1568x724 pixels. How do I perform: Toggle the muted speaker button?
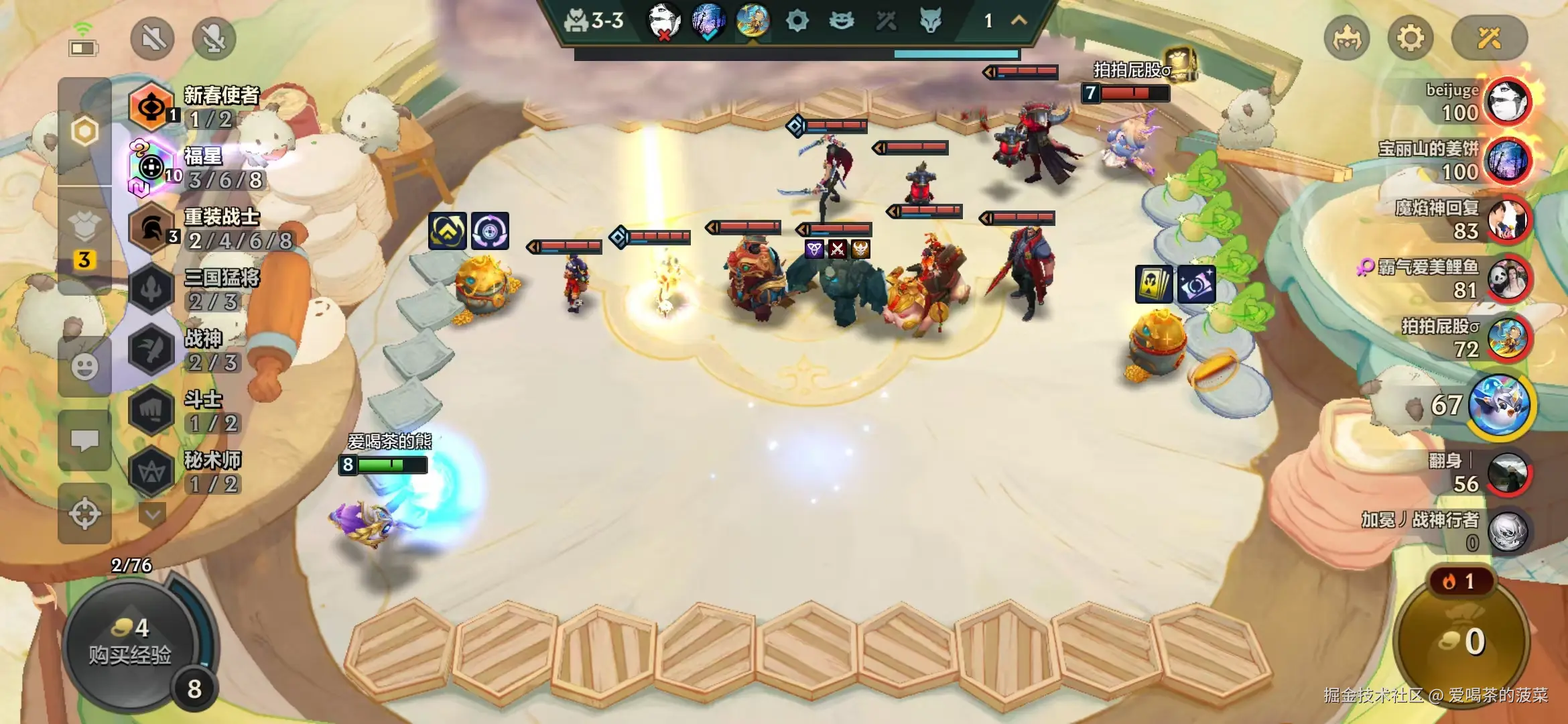coord(153,38)
